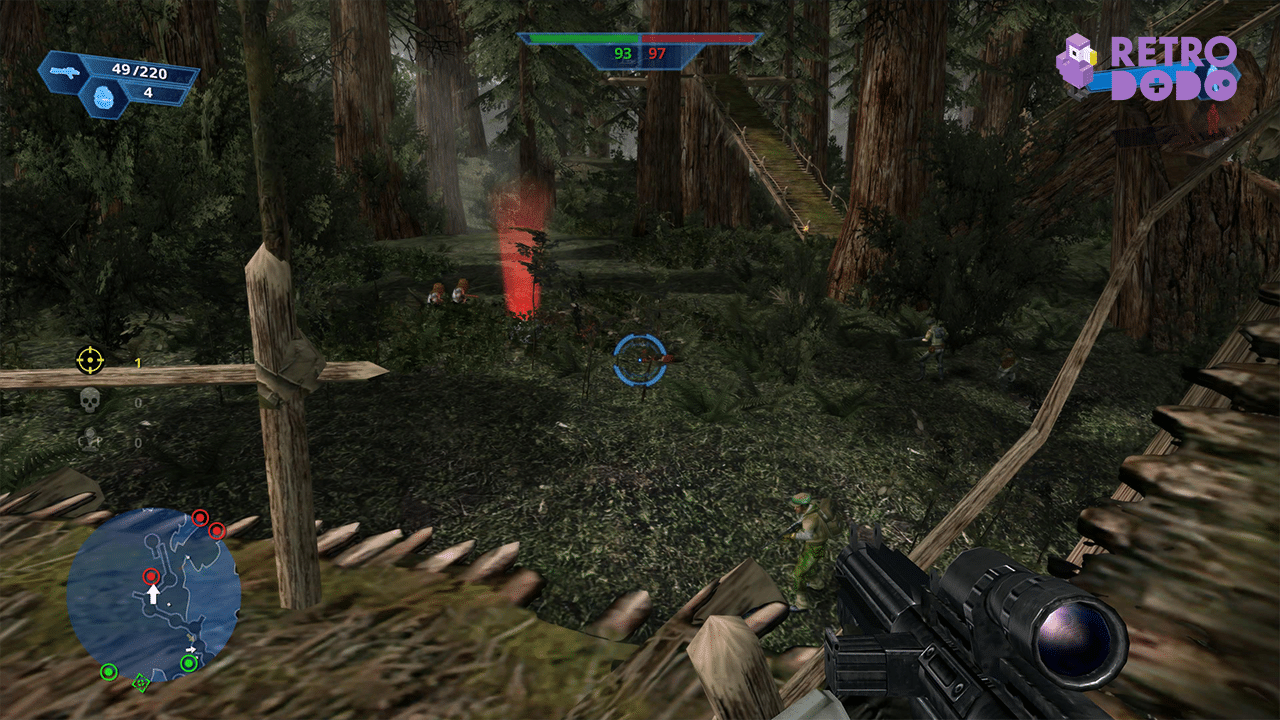
Task: Click the yellow crosshair kill-score icon
Action: click(90, 358)
